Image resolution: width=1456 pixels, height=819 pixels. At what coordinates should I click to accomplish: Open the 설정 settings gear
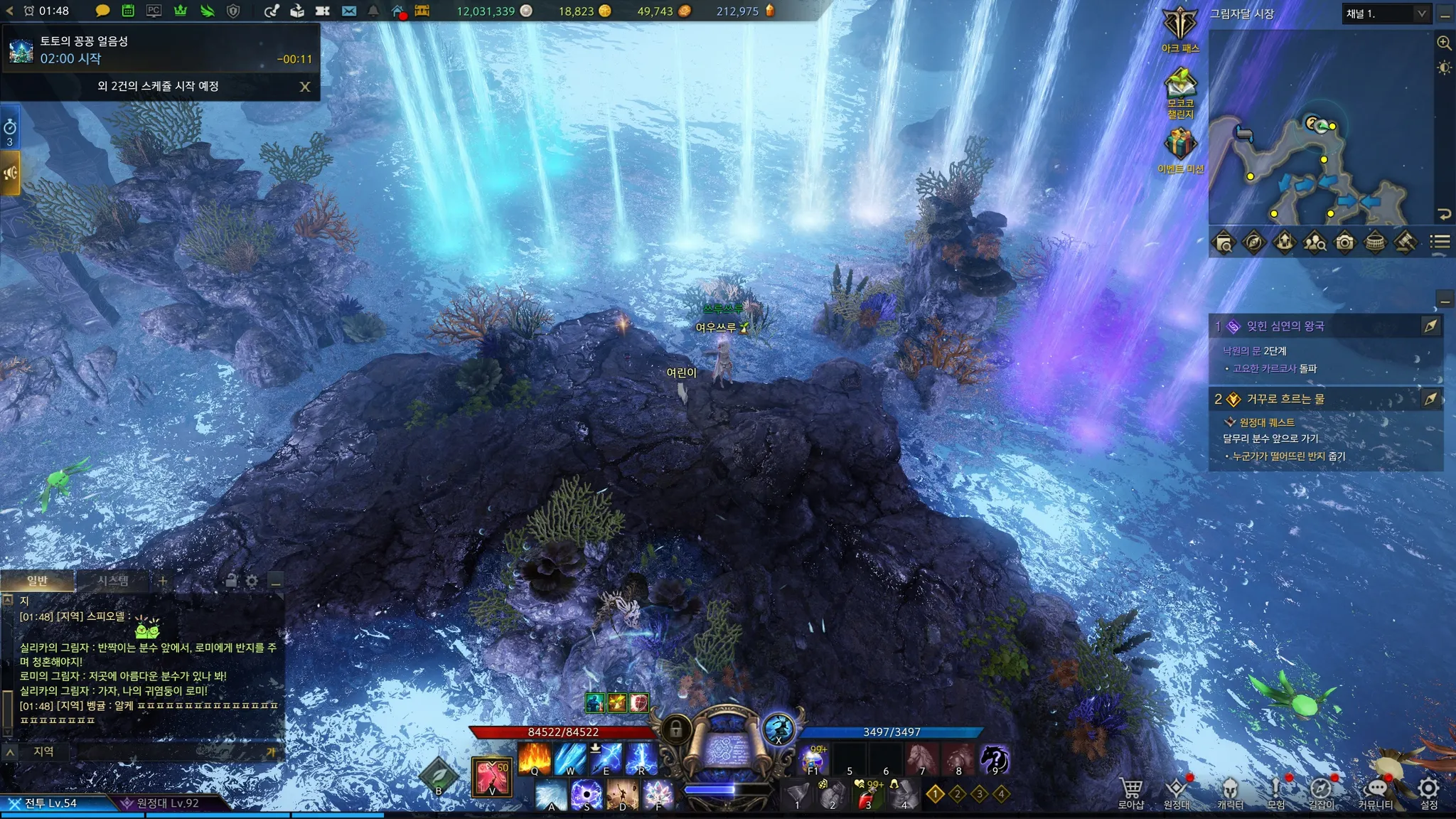(1428, 792)
